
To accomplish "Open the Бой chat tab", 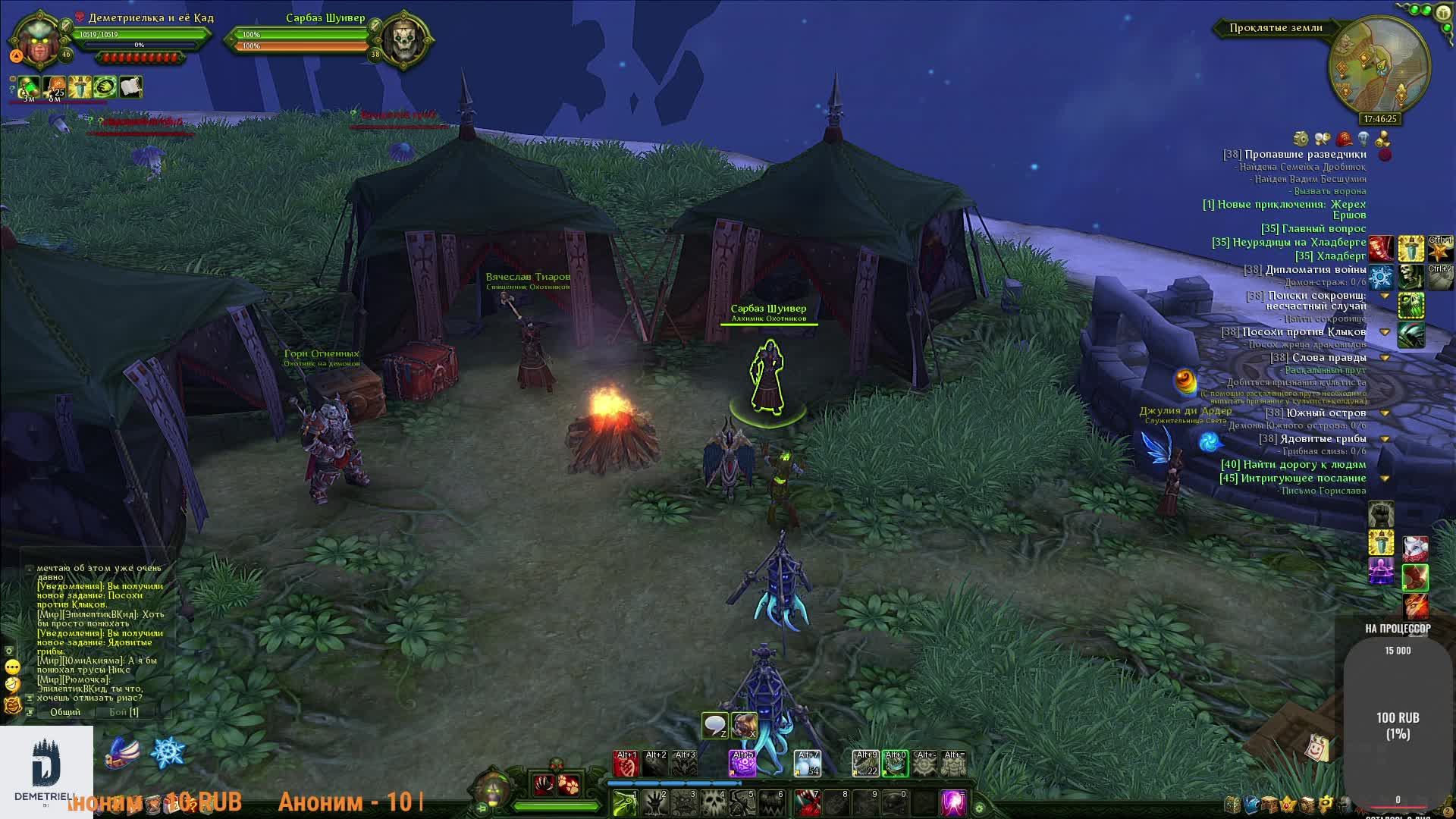I will click(x=123, y=712).
